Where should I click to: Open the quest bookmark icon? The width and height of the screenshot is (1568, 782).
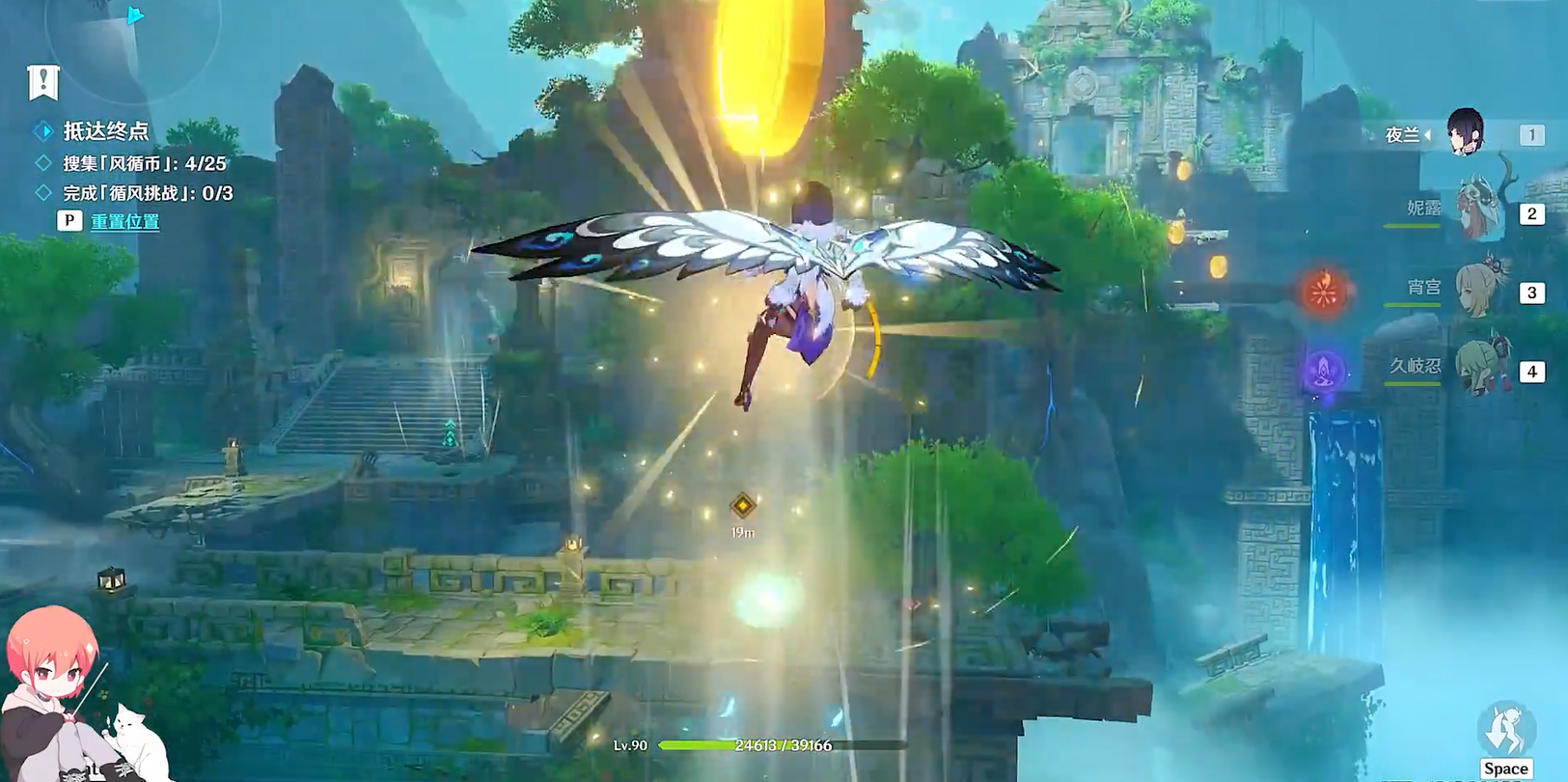pyautogui.click(x=43, y=82)
